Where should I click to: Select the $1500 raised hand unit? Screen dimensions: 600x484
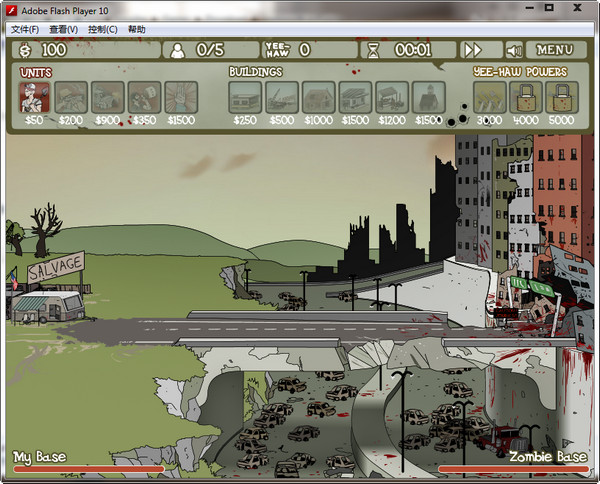pos(181,96)
